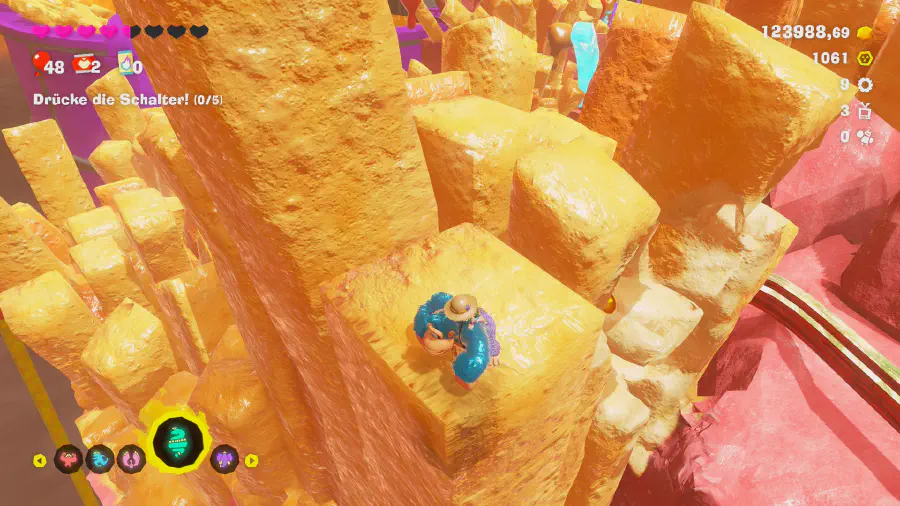The image size is (900, 506).
Task: Use the red heart juice can item
Action: 84,65
